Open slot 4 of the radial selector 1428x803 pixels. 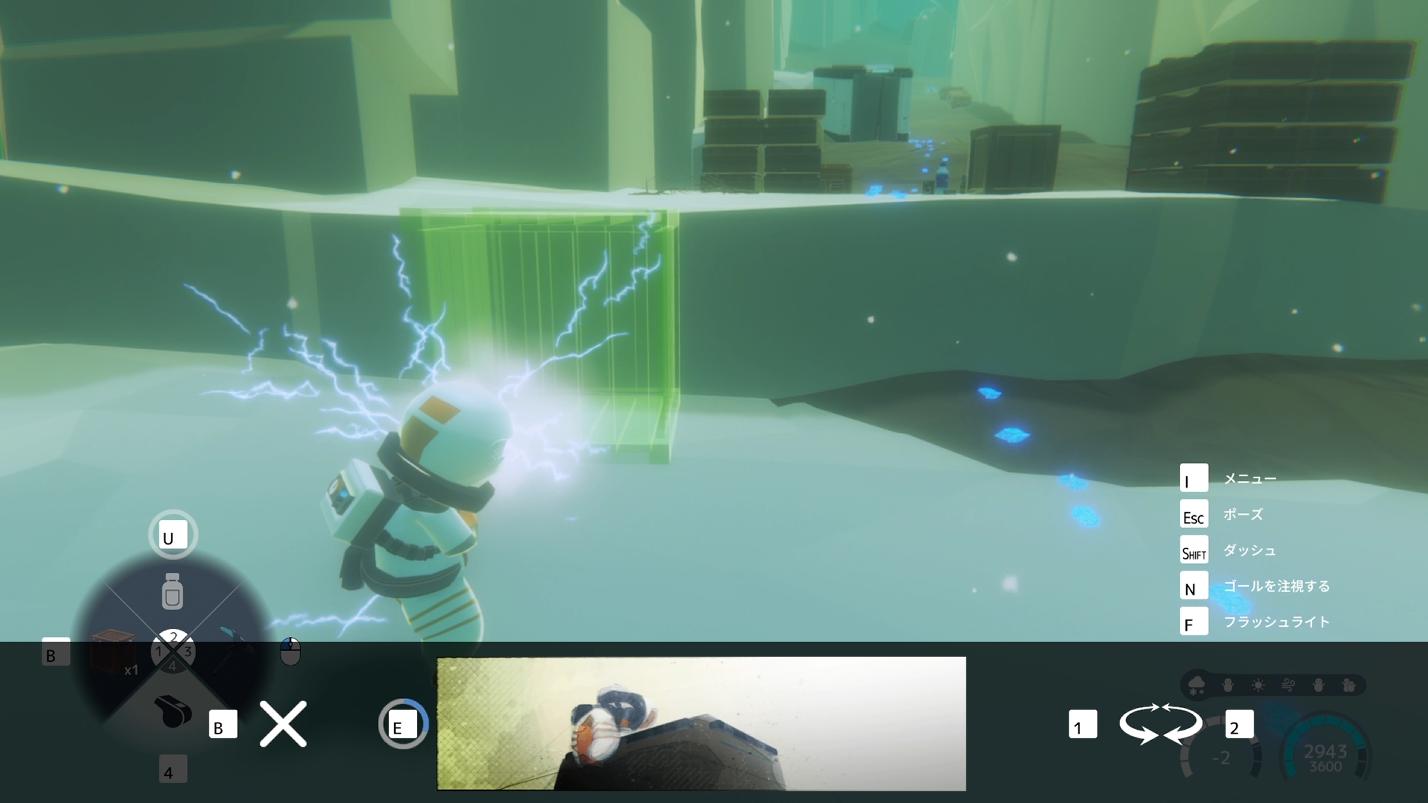[172, 666]
